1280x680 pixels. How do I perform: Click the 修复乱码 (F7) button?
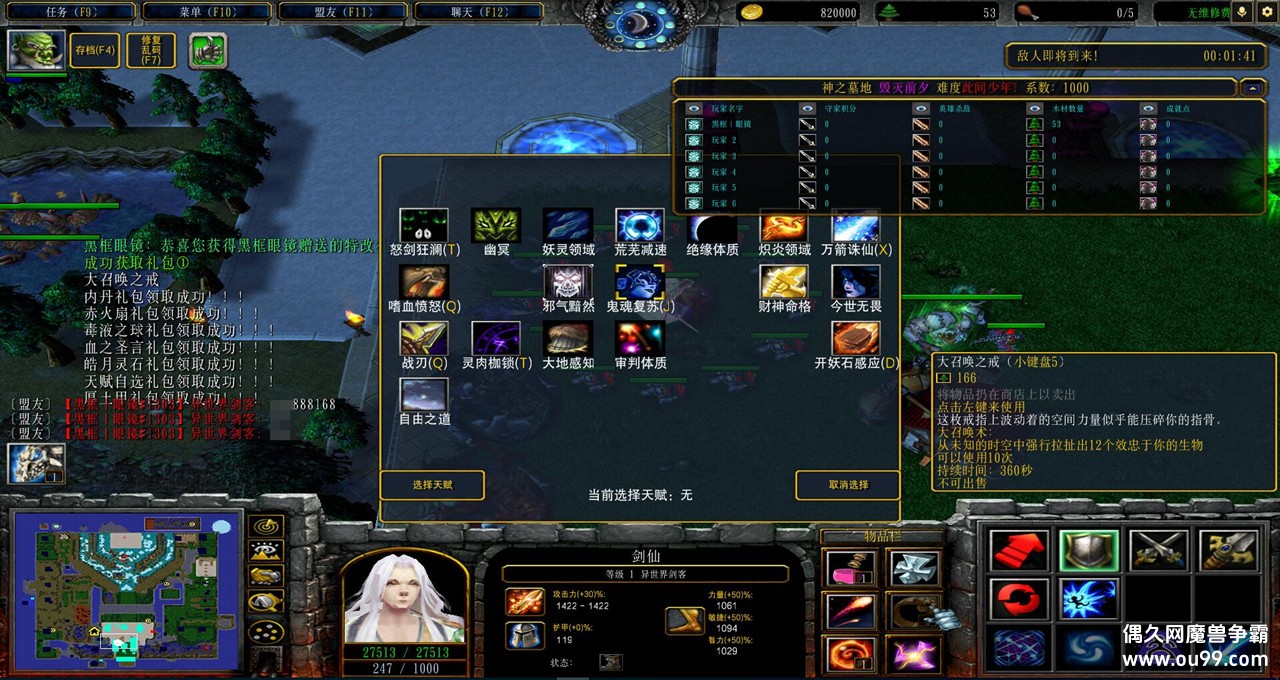pos(151,50)
